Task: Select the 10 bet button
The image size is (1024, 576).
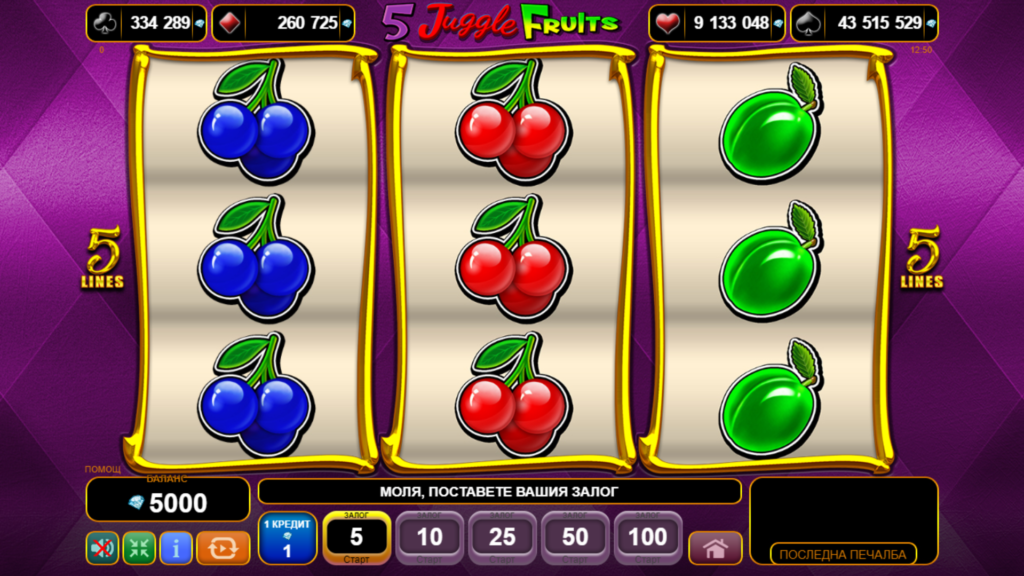Action: 430,538
